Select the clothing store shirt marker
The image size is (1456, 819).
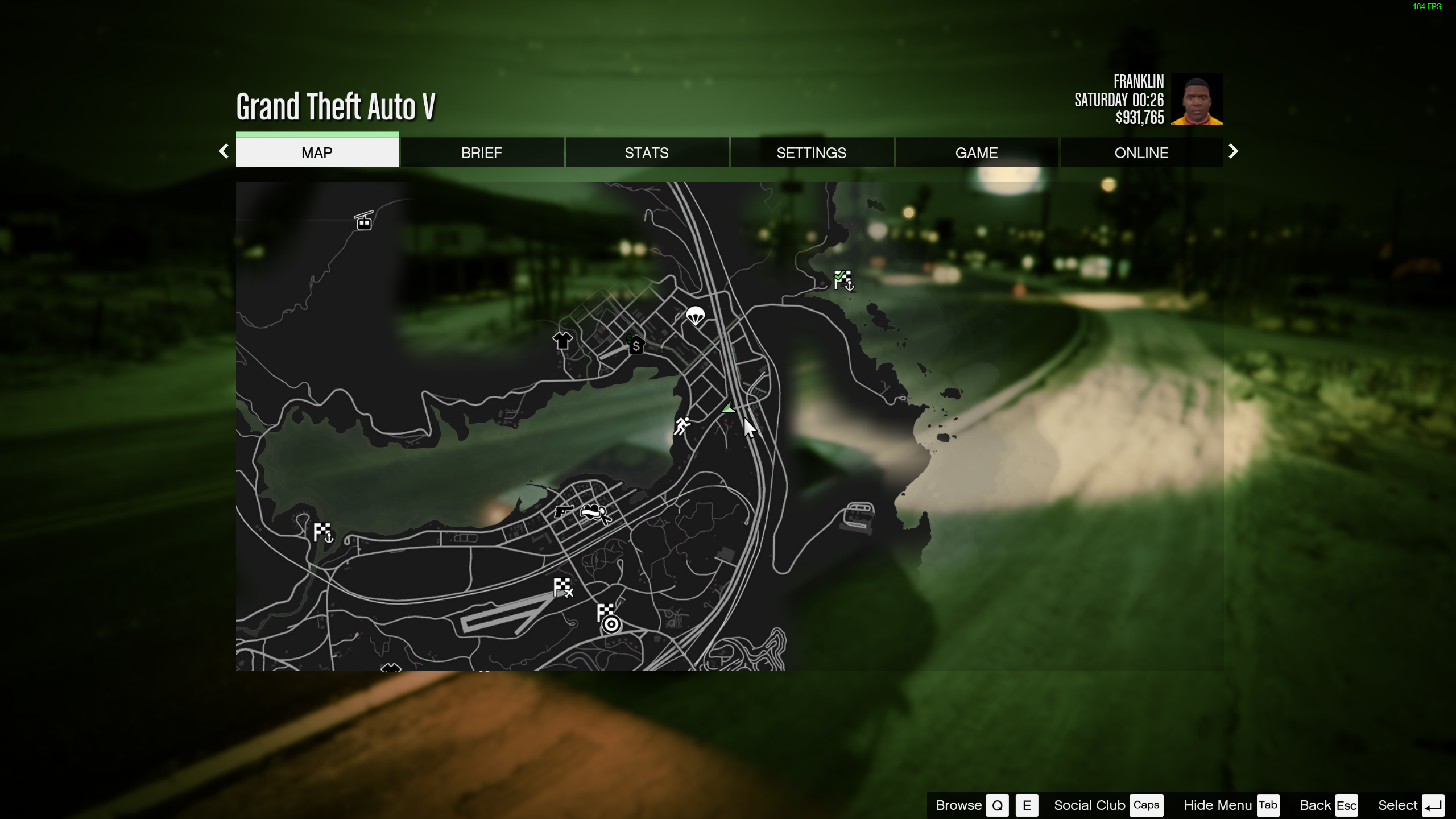pyautogui.click(x=562, y=340)
